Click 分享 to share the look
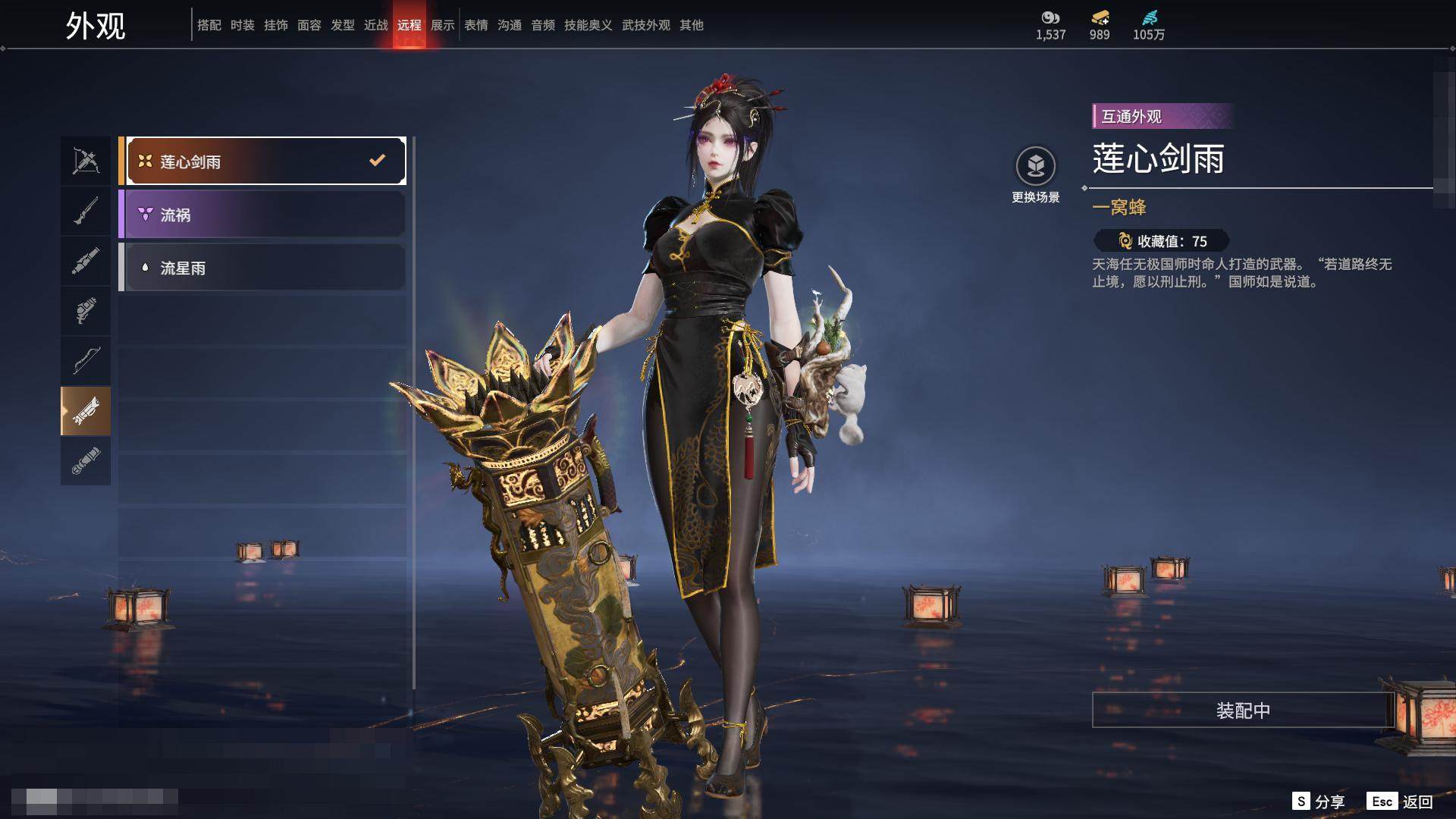 pyautogui.click(x=1319, y=802)
